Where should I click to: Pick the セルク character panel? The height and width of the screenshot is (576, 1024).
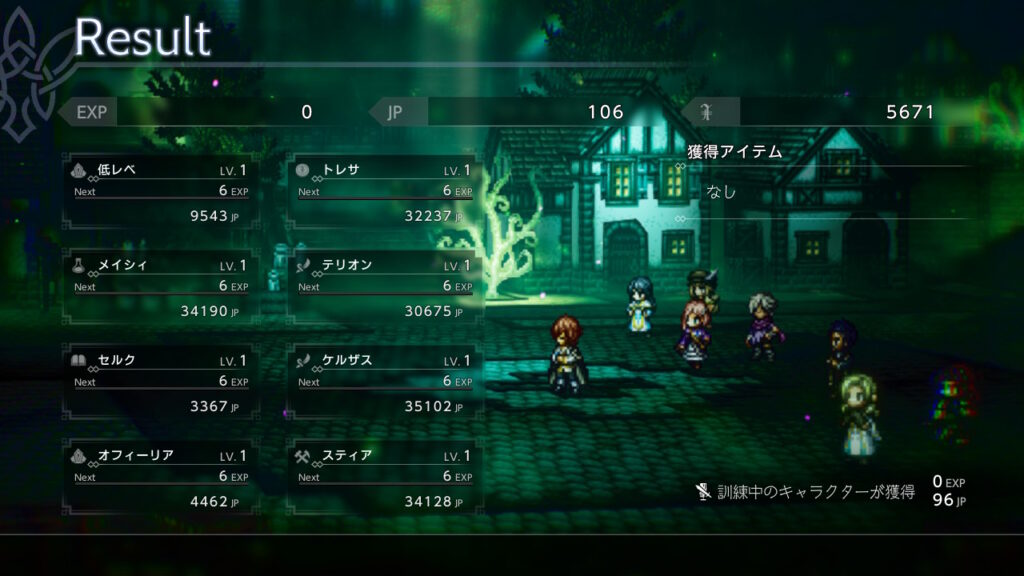click(161, 382)
